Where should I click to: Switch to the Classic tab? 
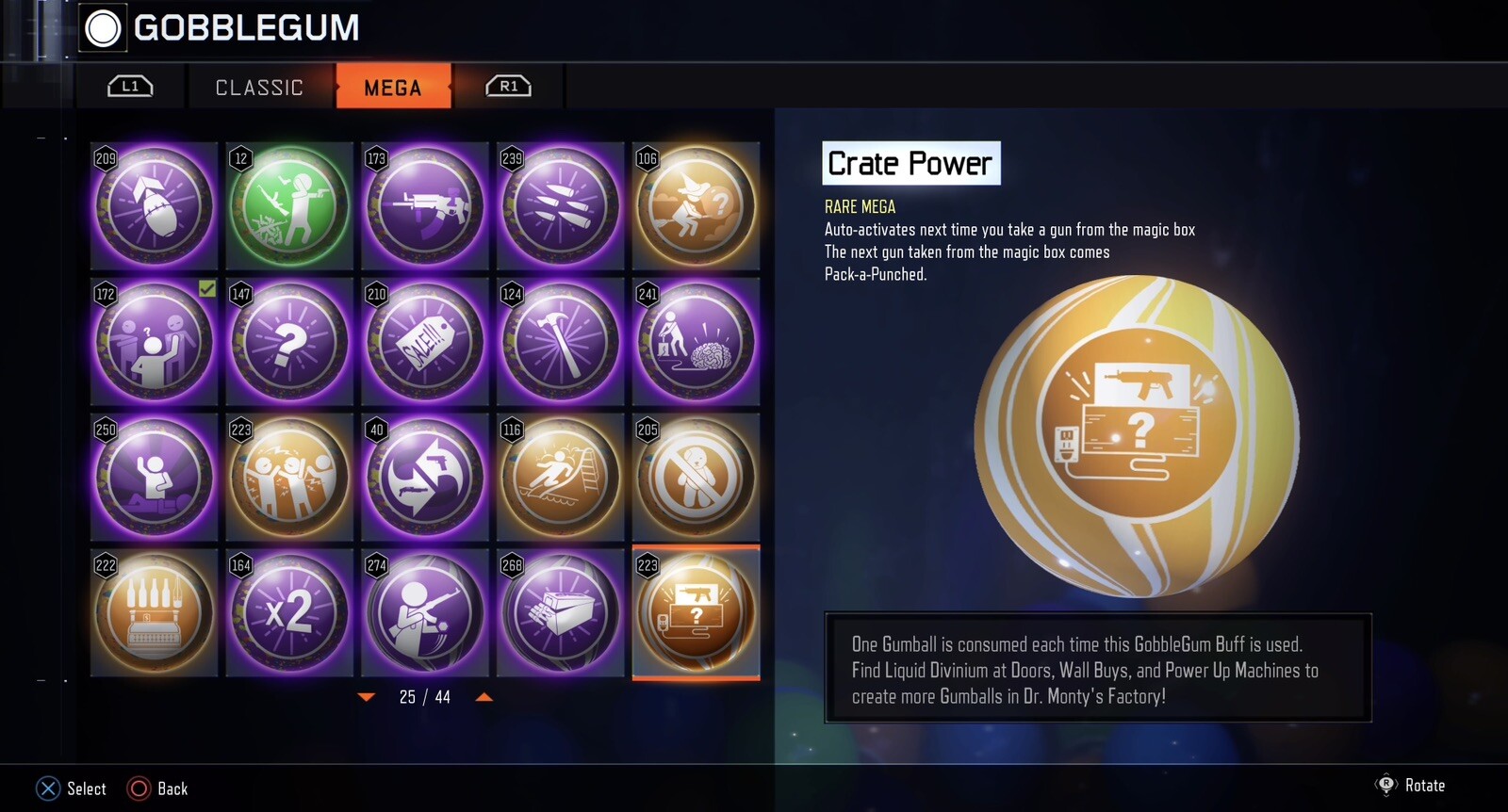tap(259, 88)
